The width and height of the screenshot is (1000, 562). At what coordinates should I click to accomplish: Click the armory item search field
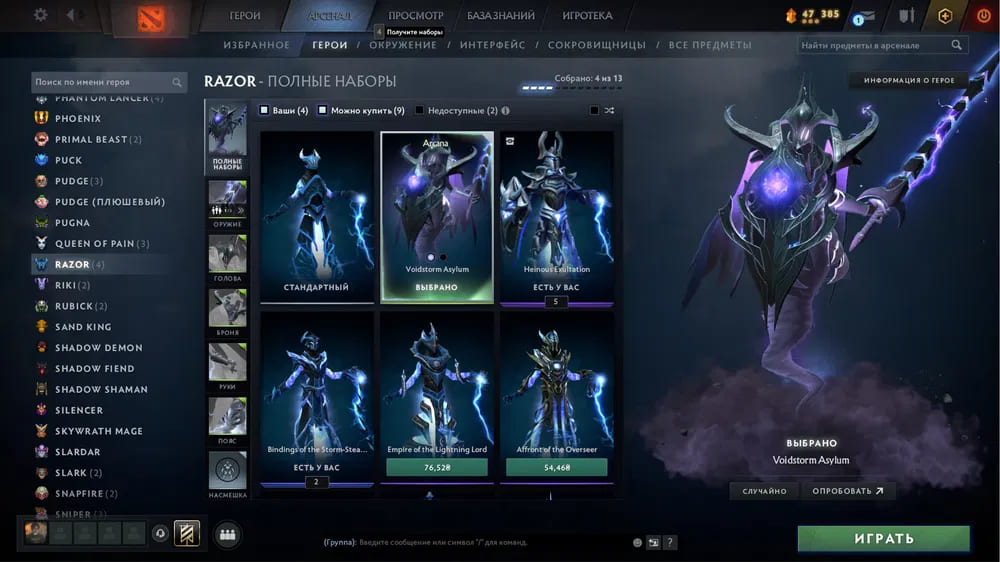tap(875, 45)
